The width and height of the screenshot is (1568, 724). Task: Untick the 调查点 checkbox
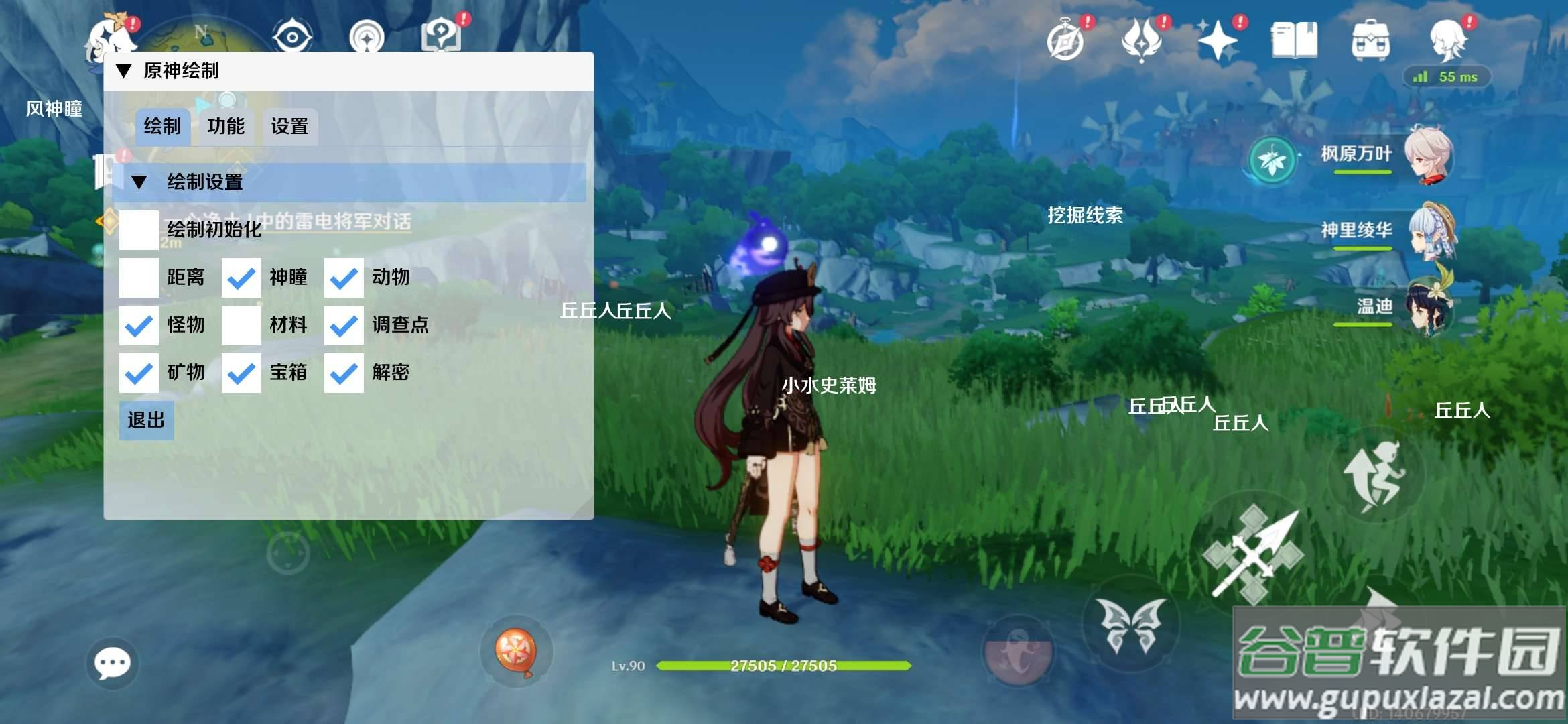(x=344, y=325)
